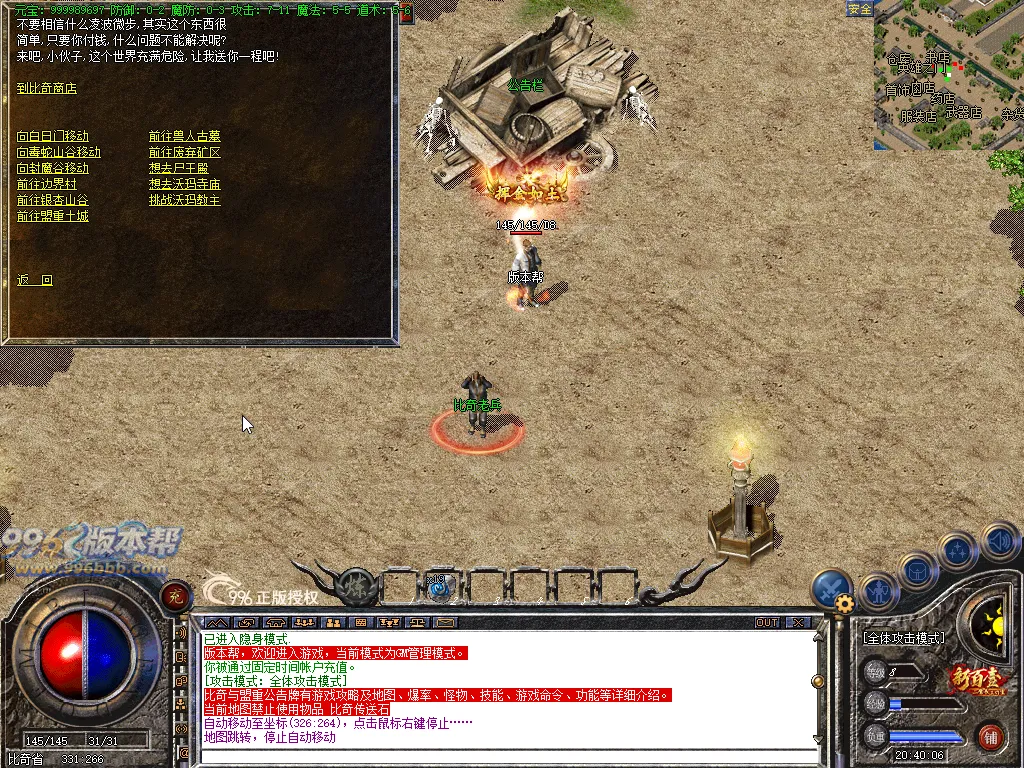Toggle the sound speaker button
Viewport: 1024px width, 768px height.
coord(999,542)
